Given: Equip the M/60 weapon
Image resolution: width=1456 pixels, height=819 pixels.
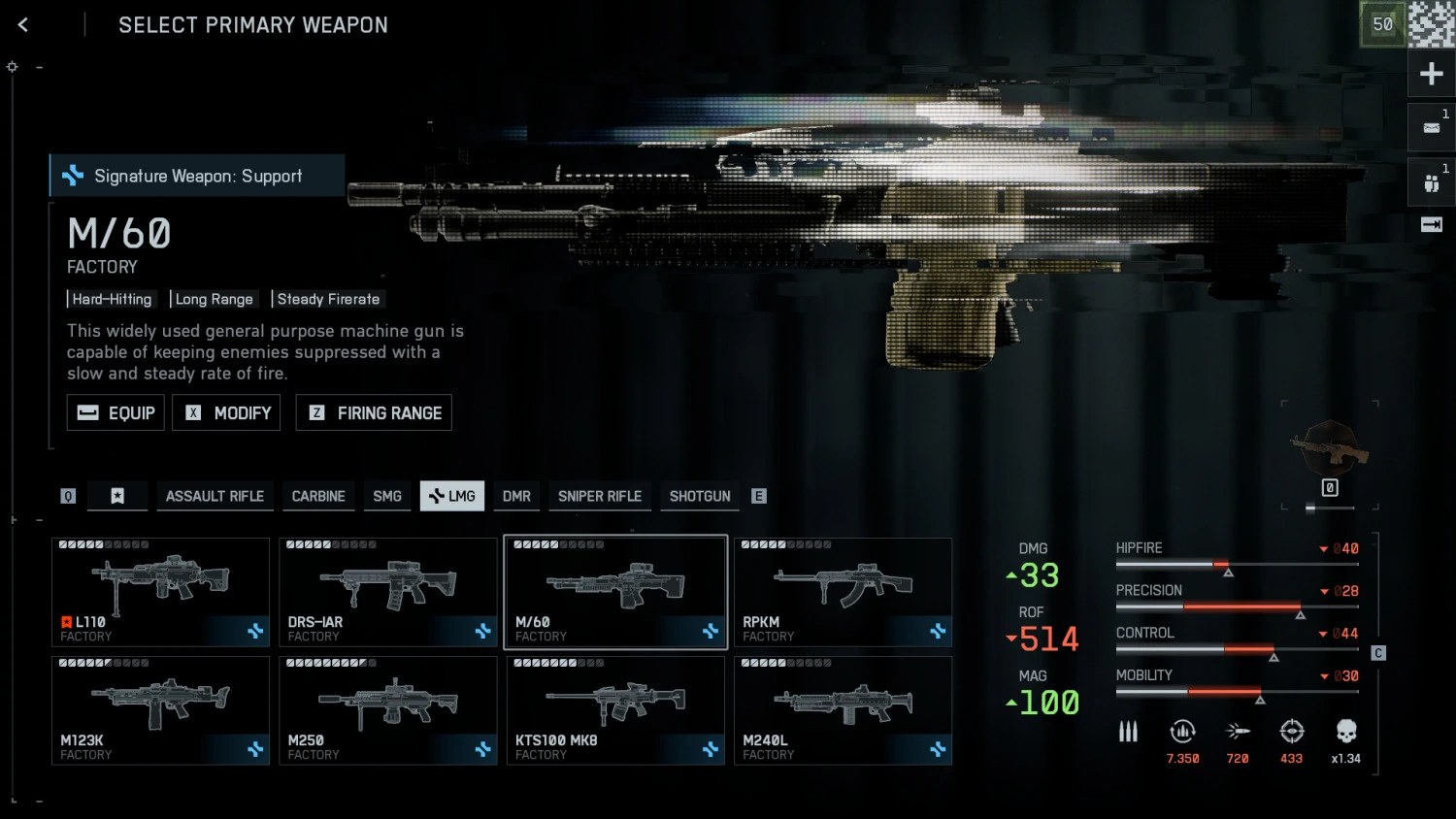Looking at the screenshot, I should [x=116, y=412].
